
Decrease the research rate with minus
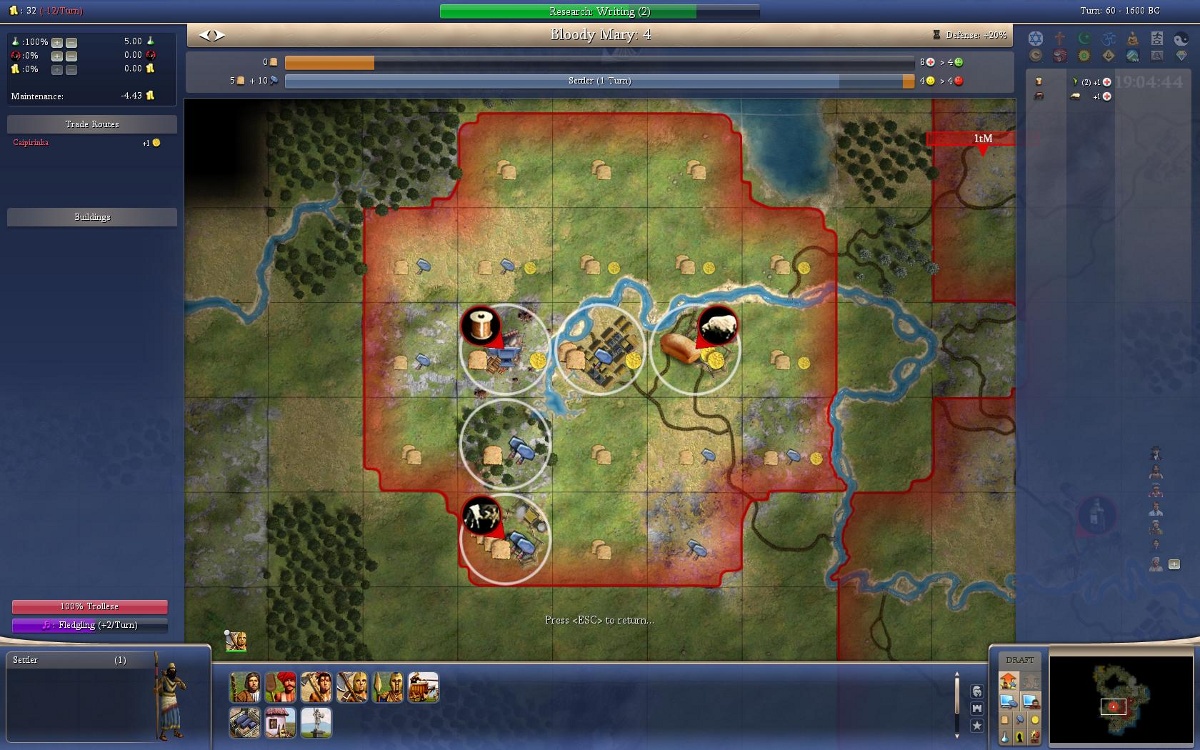point(71,42)
